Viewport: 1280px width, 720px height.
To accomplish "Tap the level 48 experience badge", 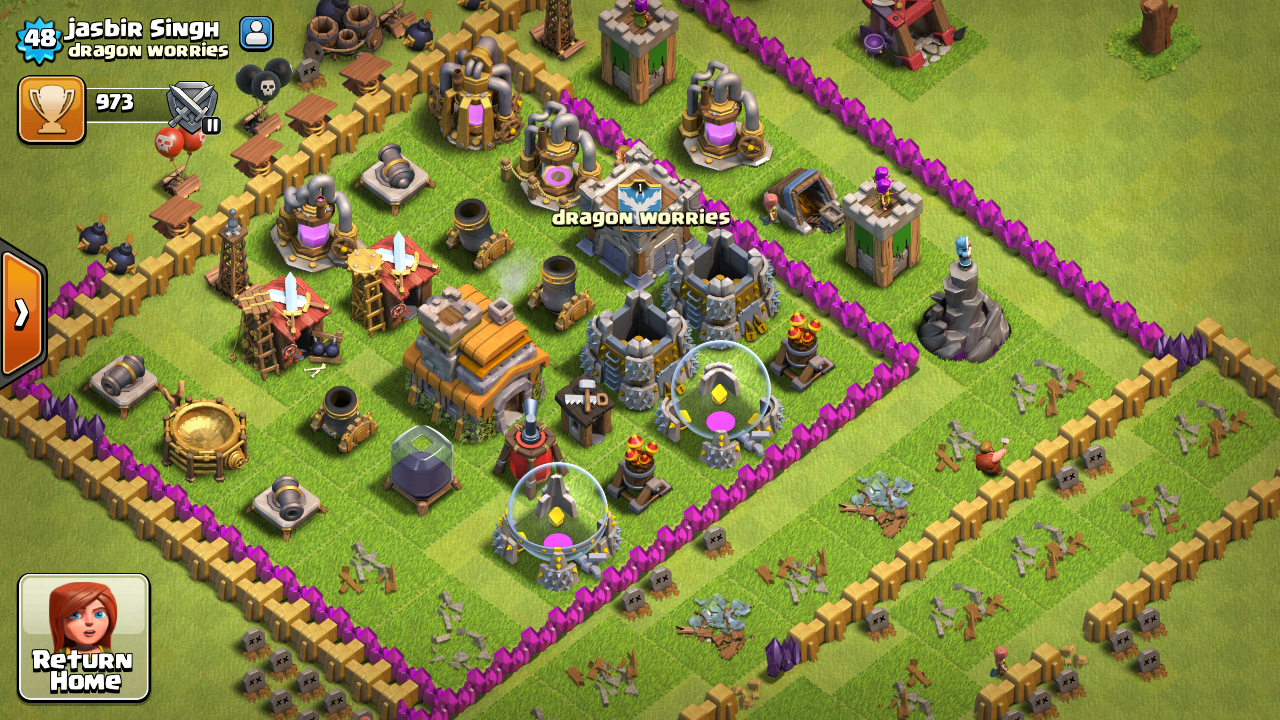I will 40,39.
